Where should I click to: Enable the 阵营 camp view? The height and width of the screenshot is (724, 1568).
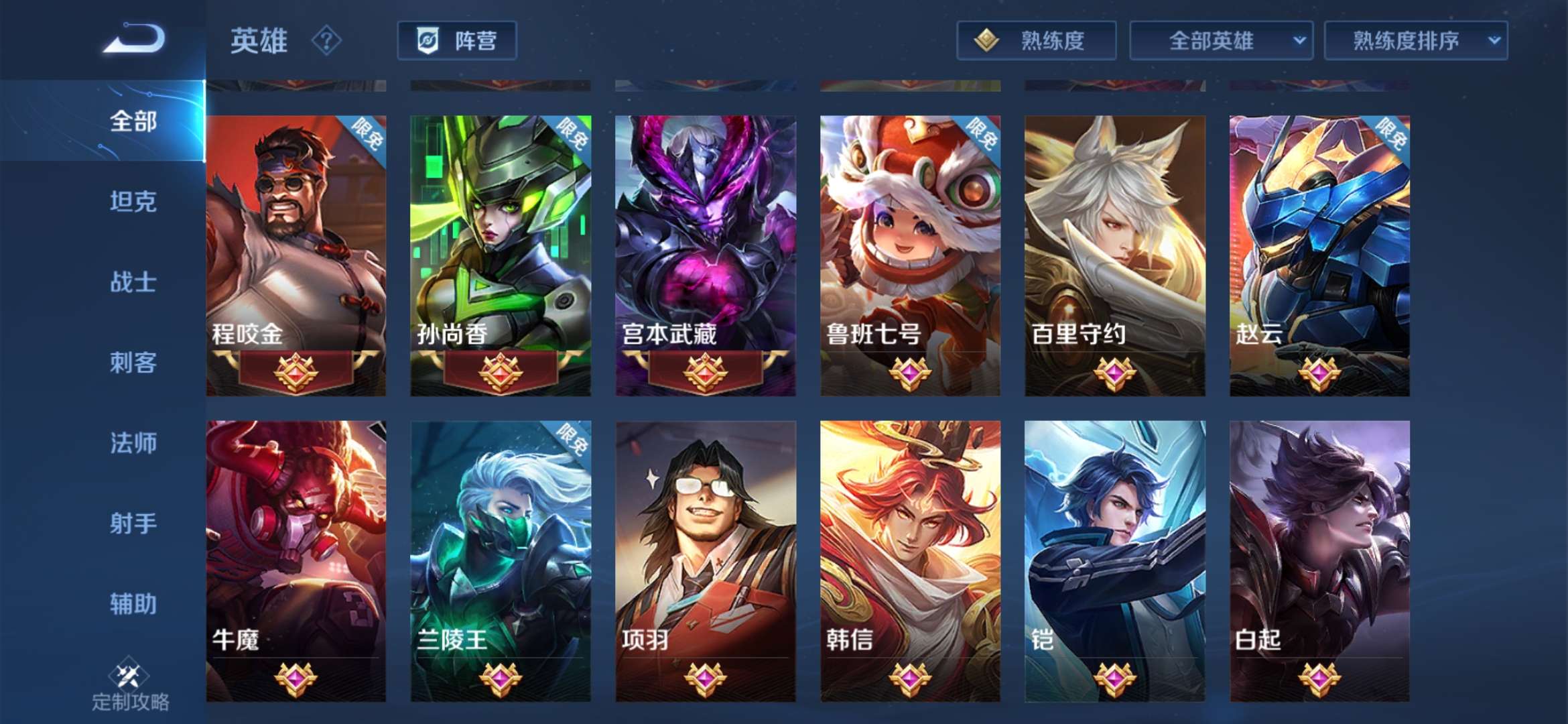[458, 40]
